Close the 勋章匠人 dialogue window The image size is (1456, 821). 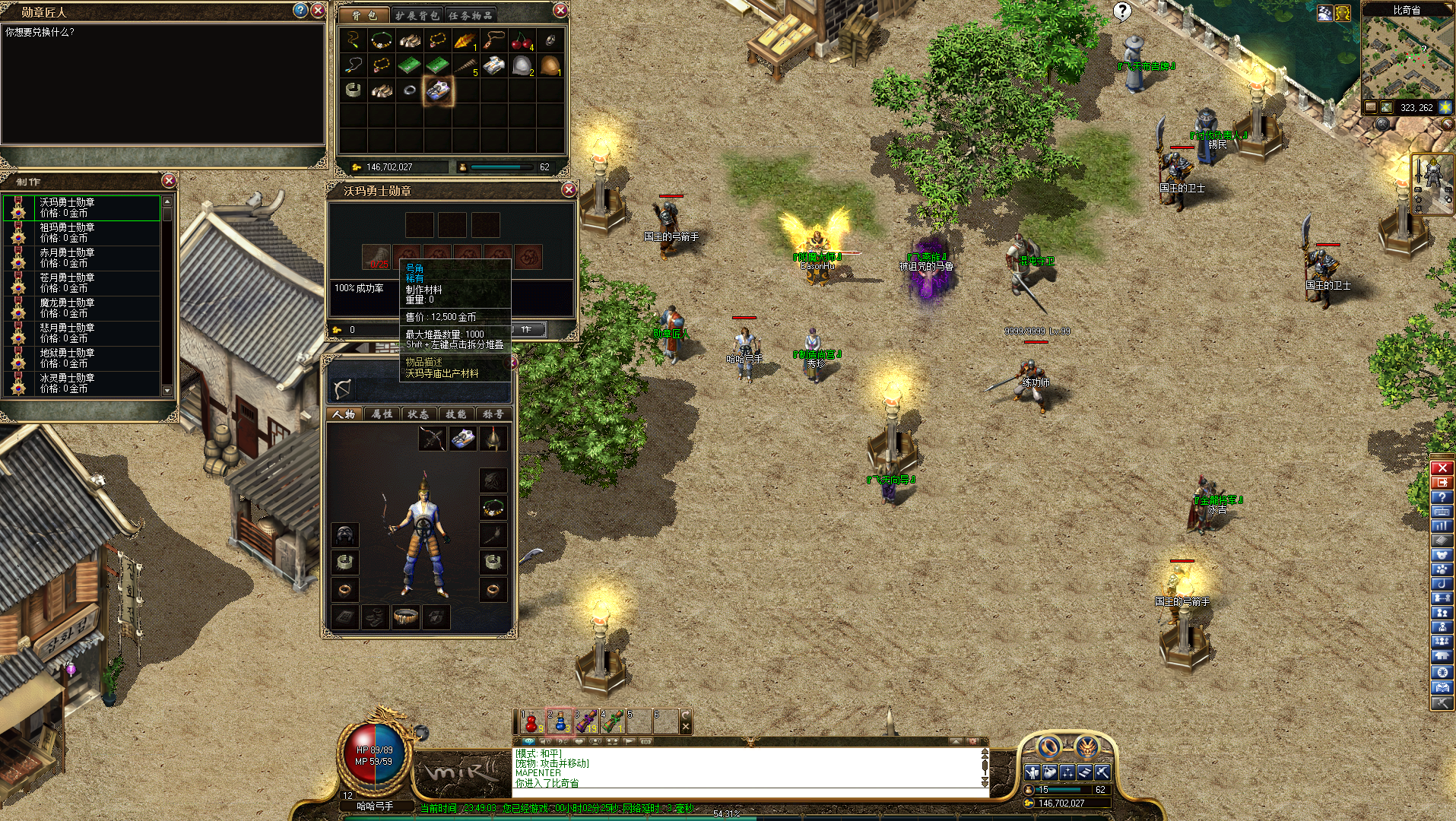(319, 11)
